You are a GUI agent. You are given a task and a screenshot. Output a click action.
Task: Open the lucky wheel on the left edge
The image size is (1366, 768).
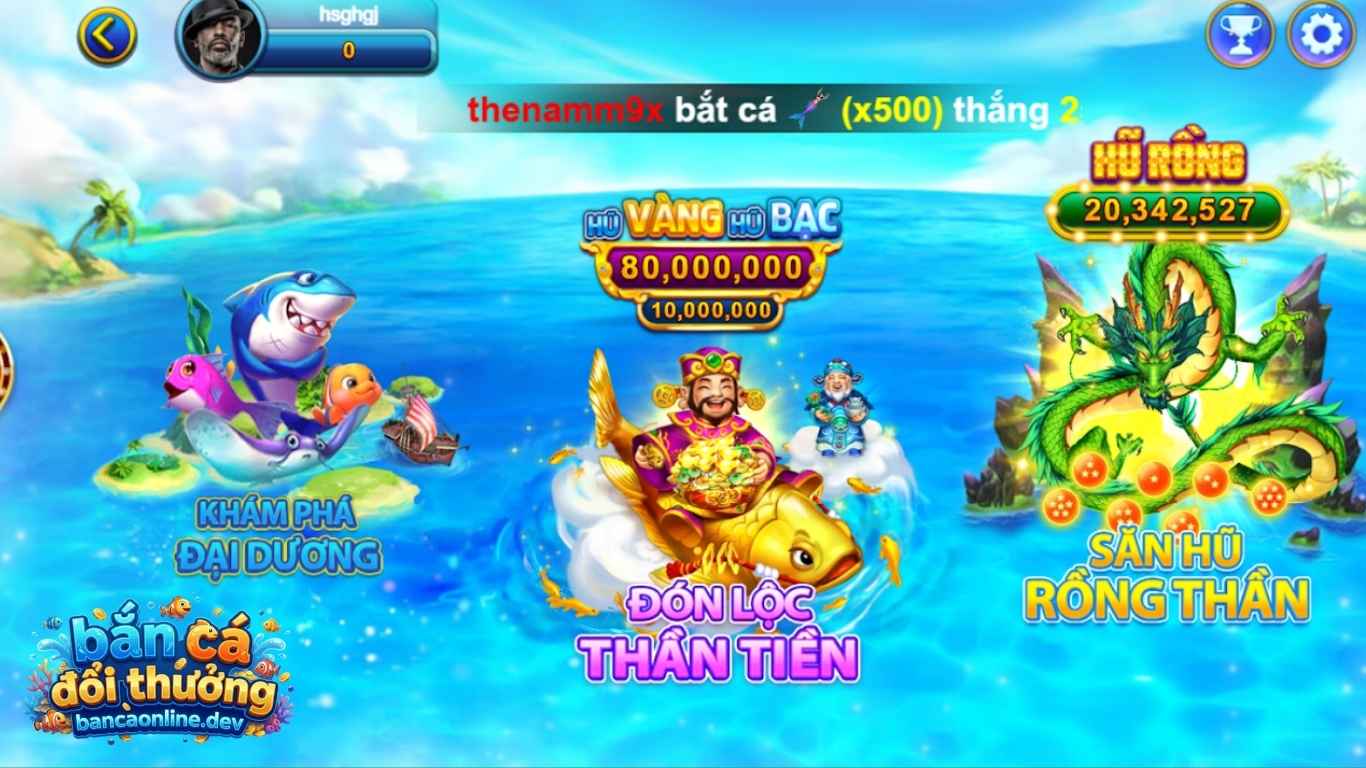point(6,370)
